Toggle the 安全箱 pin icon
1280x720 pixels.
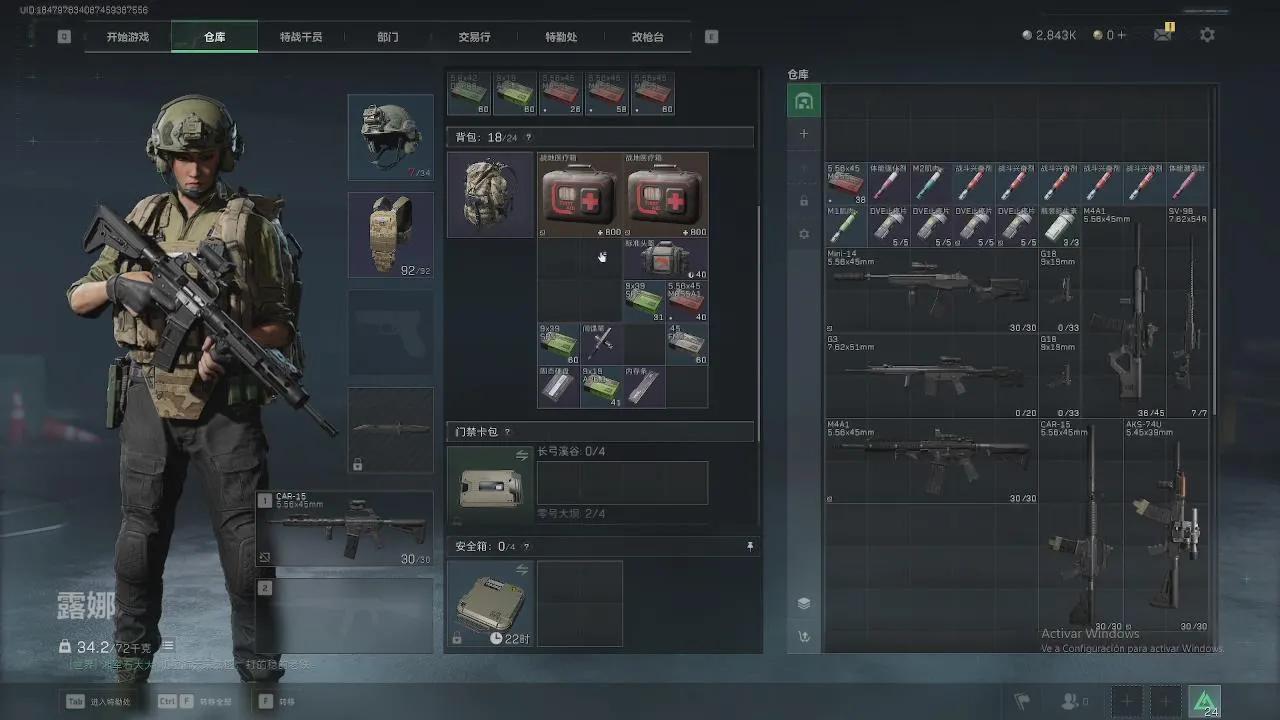point(750,547)
